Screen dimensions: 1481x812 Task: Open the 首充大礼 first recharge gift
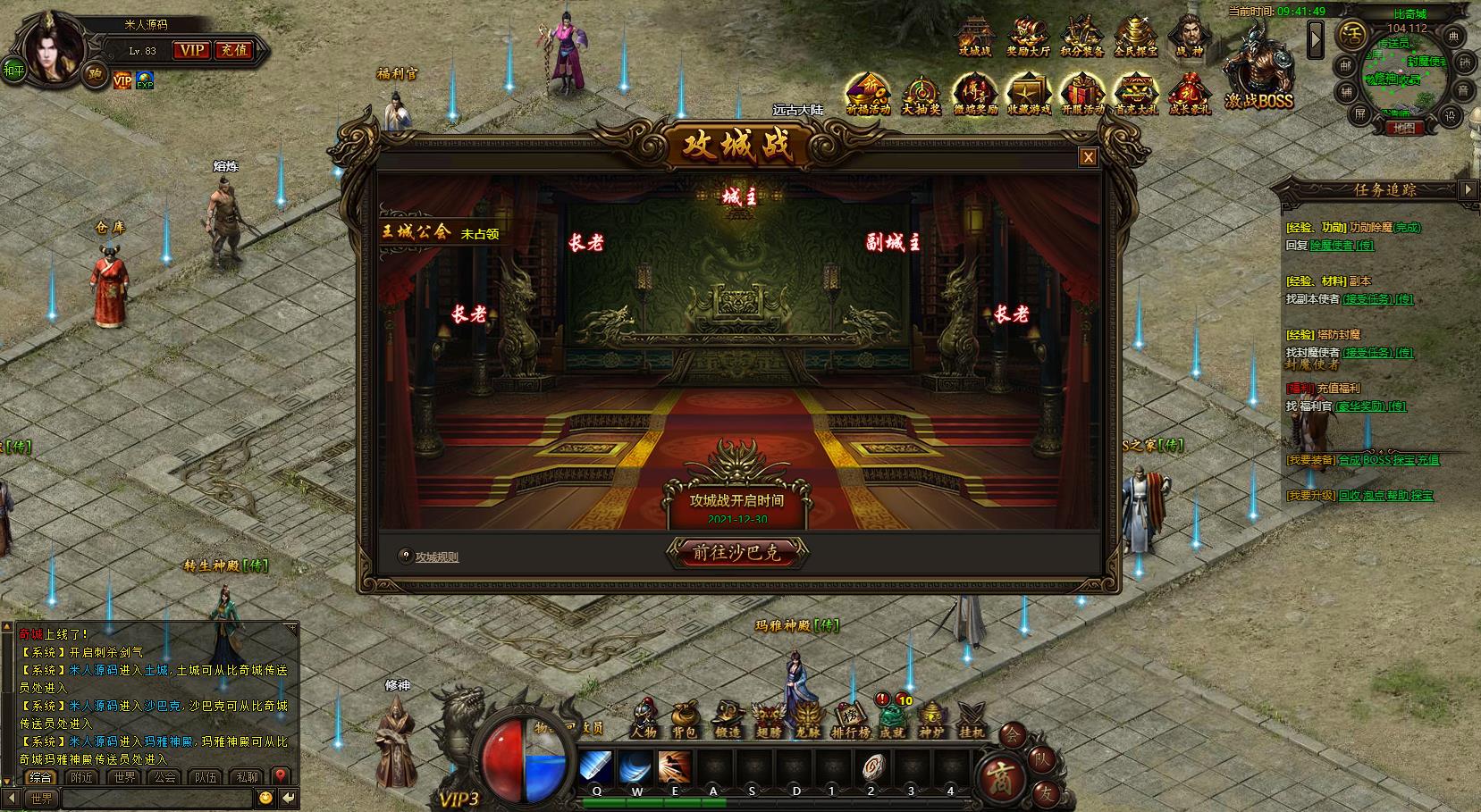pyautogui.click(x=1136, y=94)
